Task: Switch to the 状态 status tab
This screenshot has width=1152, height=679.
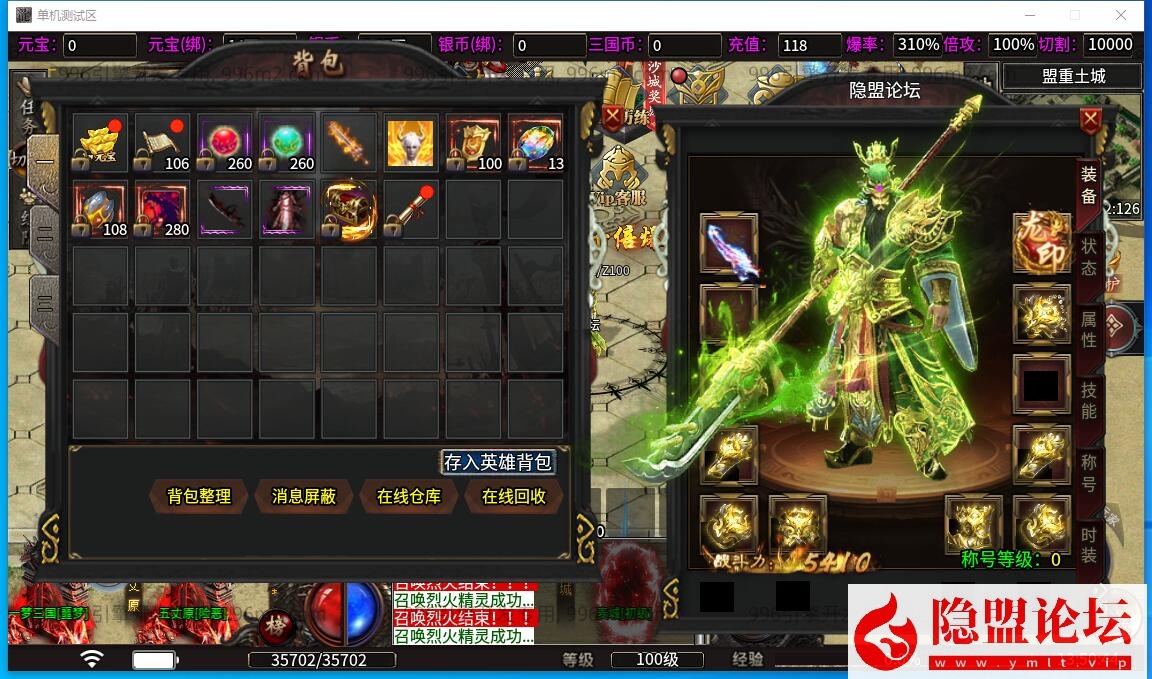Action: (x=1089, y=256)
